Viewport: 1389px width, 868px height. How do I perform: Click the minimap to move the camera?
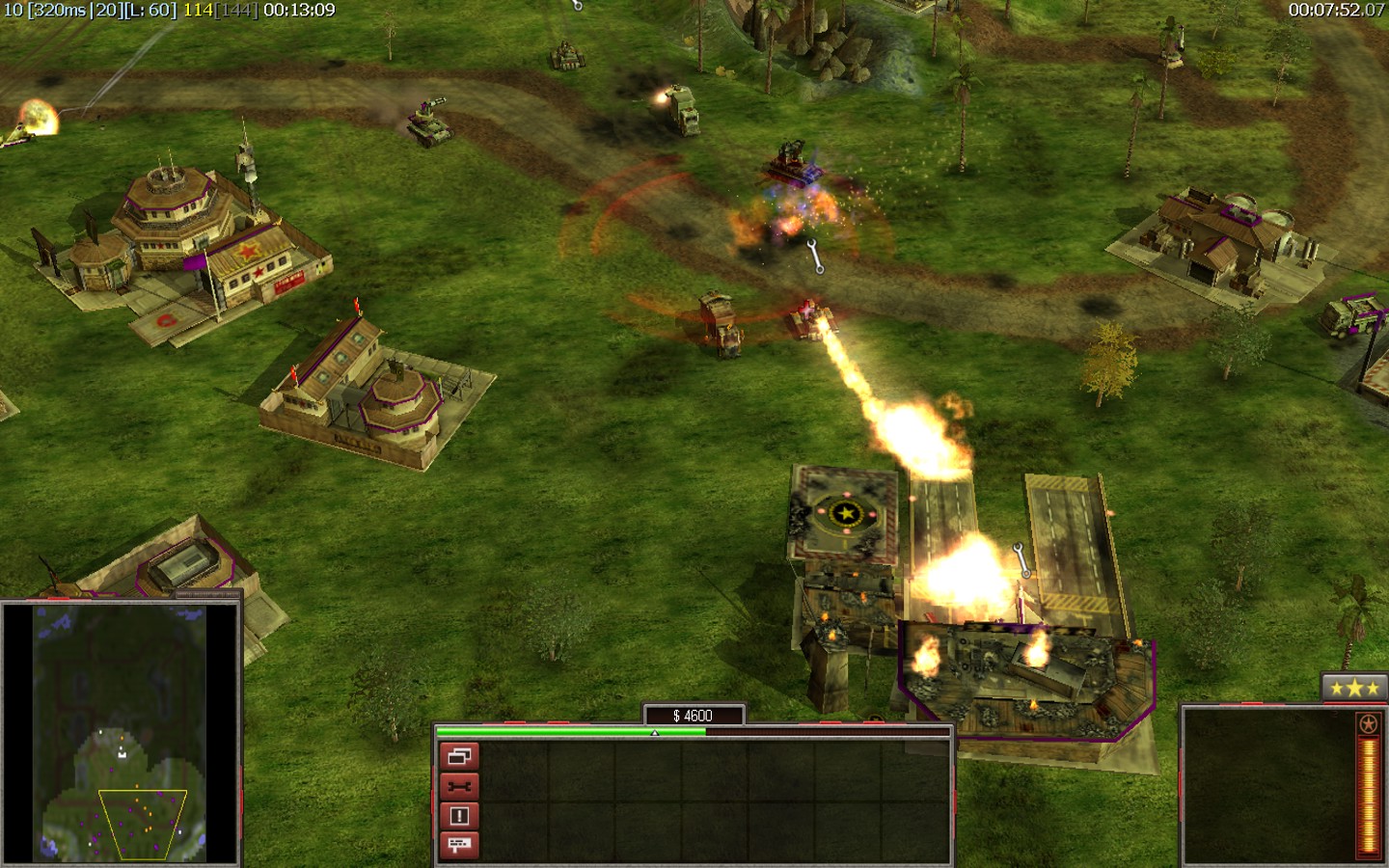point(121,733)
